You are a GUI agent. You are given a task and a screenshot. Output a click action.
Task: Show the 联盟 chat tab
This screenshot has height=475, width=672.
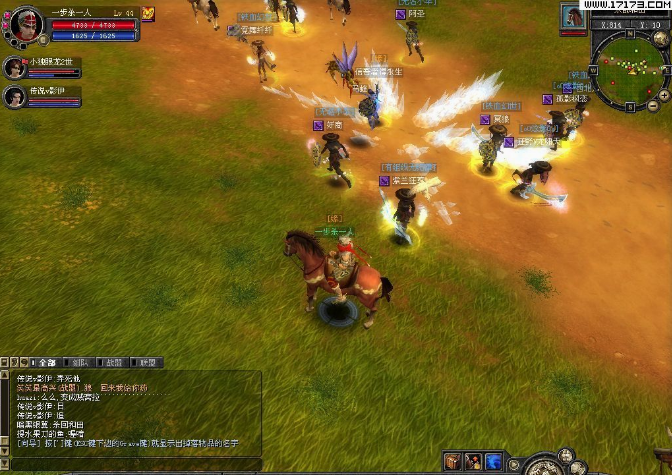[148, 362]
